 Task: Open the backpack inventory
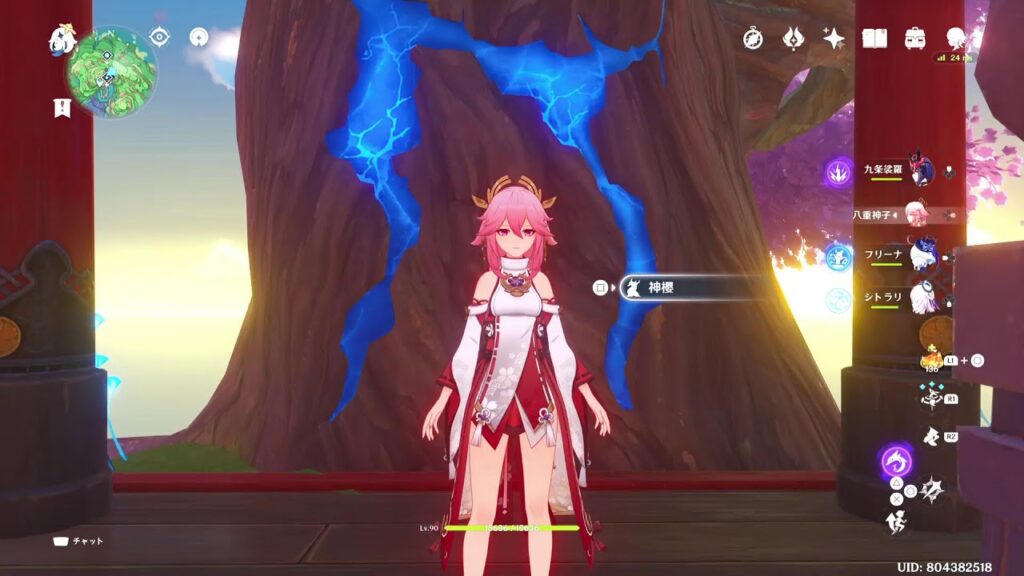point(914,38)
